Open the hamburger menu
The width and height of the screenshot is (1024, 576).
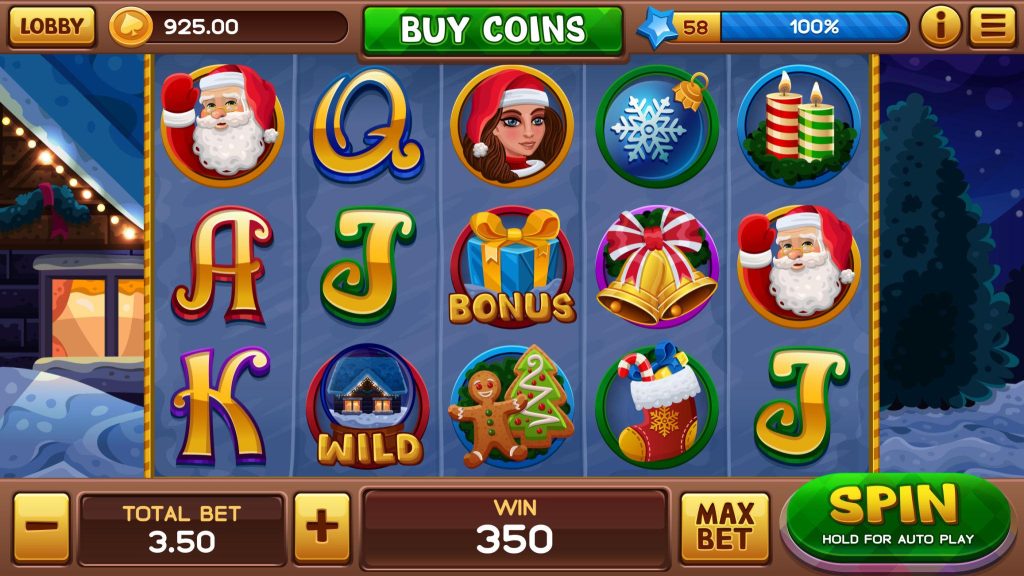click(992, 27)
